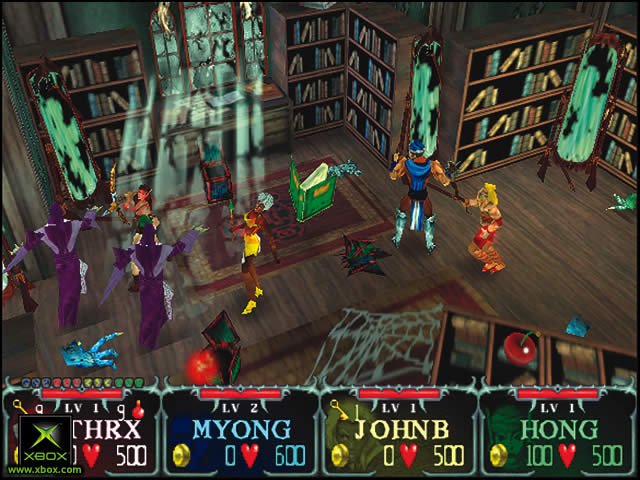Click HONG's gold coin icon

(499, 456)
